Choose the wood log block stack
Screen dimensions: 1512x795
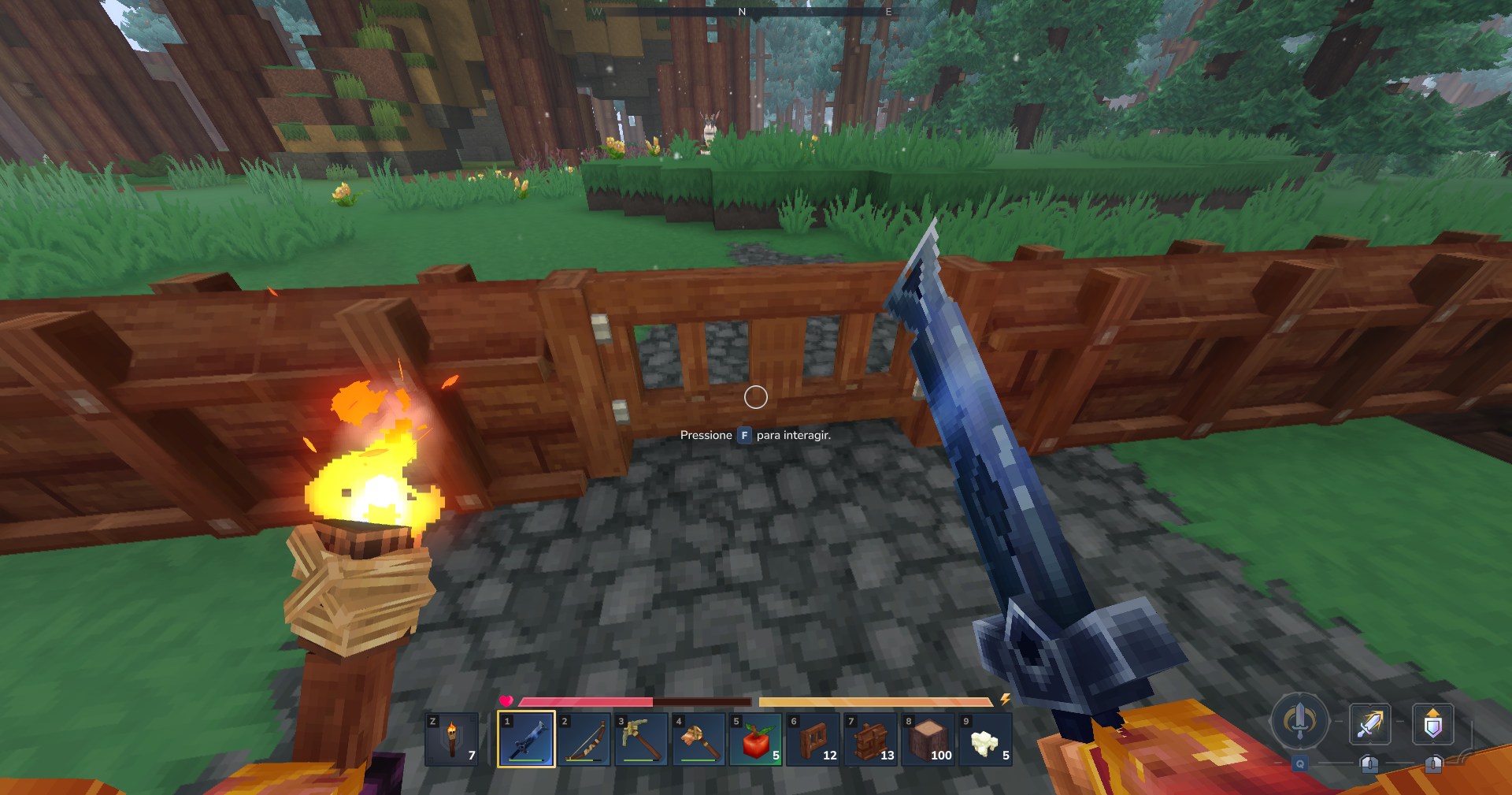[928, 739]
